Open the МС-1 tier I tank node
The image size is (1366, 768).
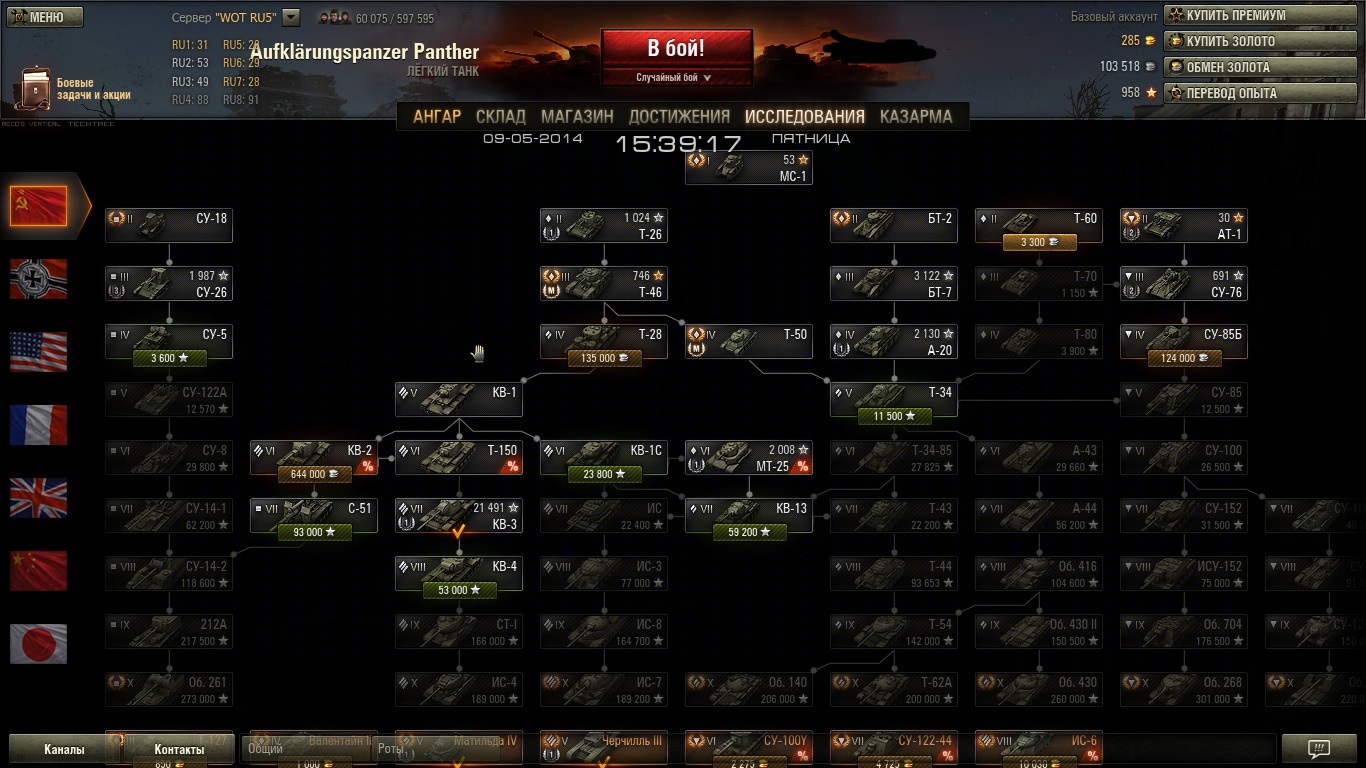point(749,168)
